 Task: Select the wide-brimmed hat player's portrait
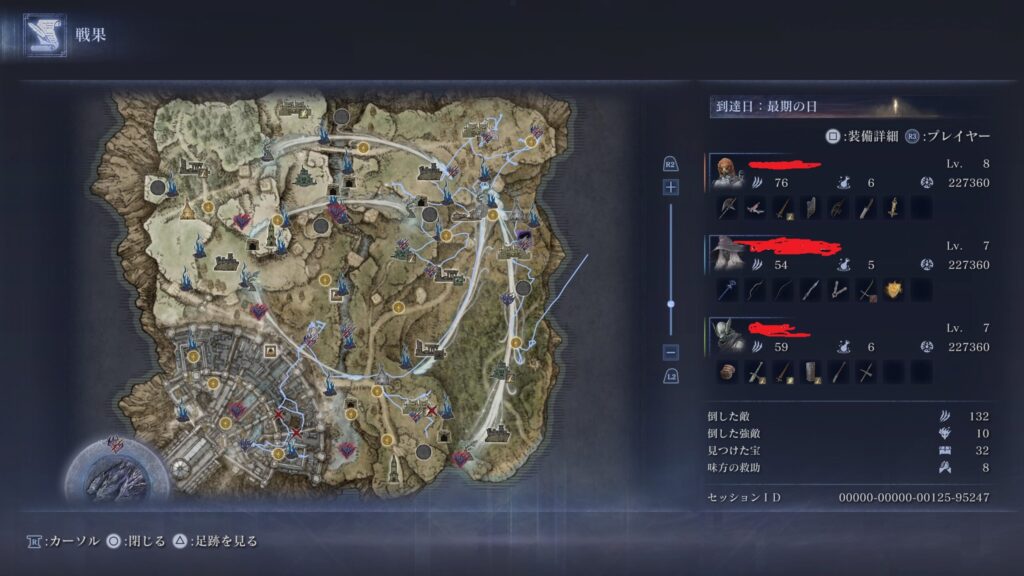pos(727,255)
